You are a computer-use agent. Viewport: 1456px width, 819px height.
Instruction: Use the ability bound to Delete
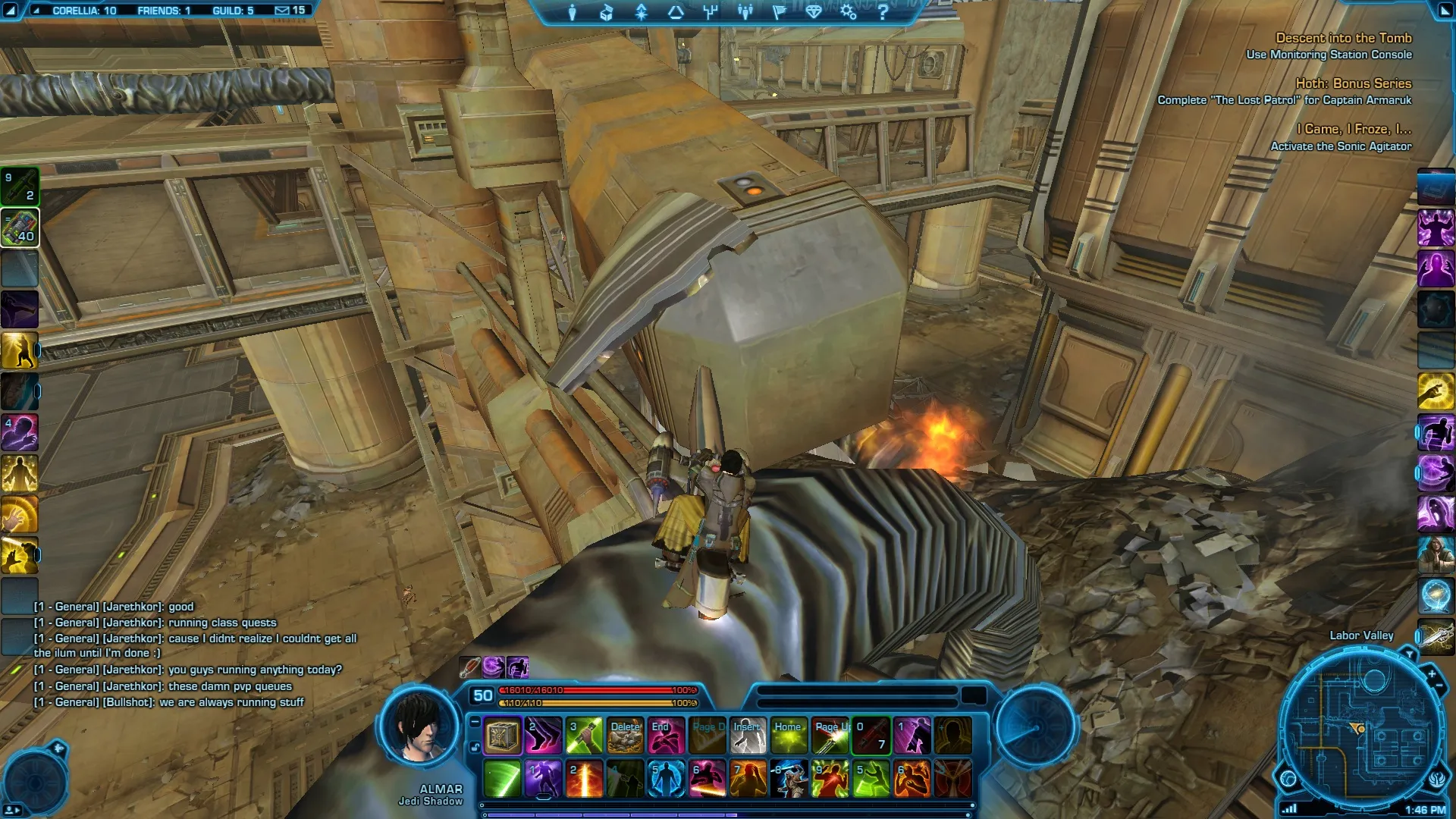coord(626,736)
